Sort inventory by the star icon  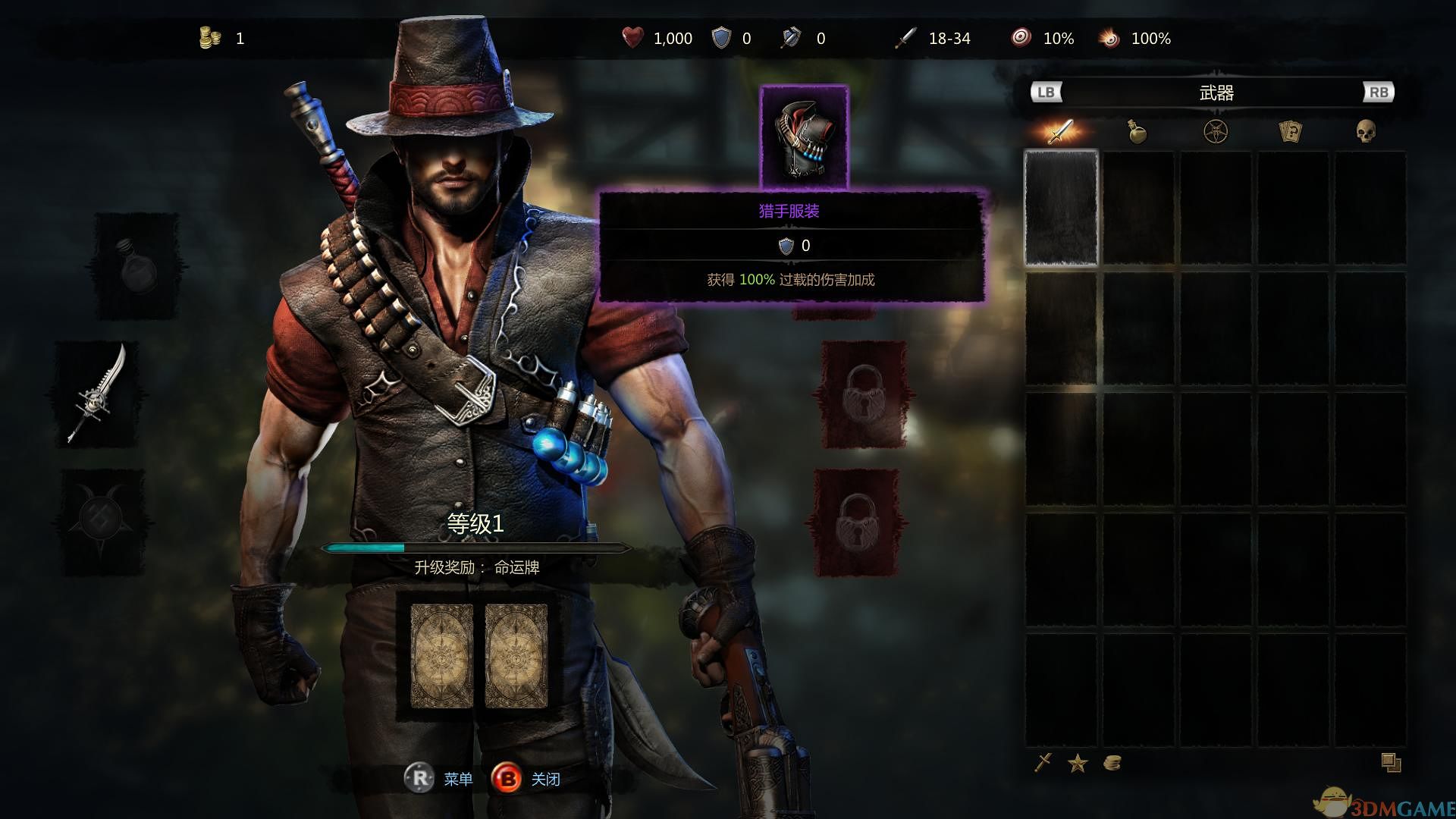coord(1078,763)
